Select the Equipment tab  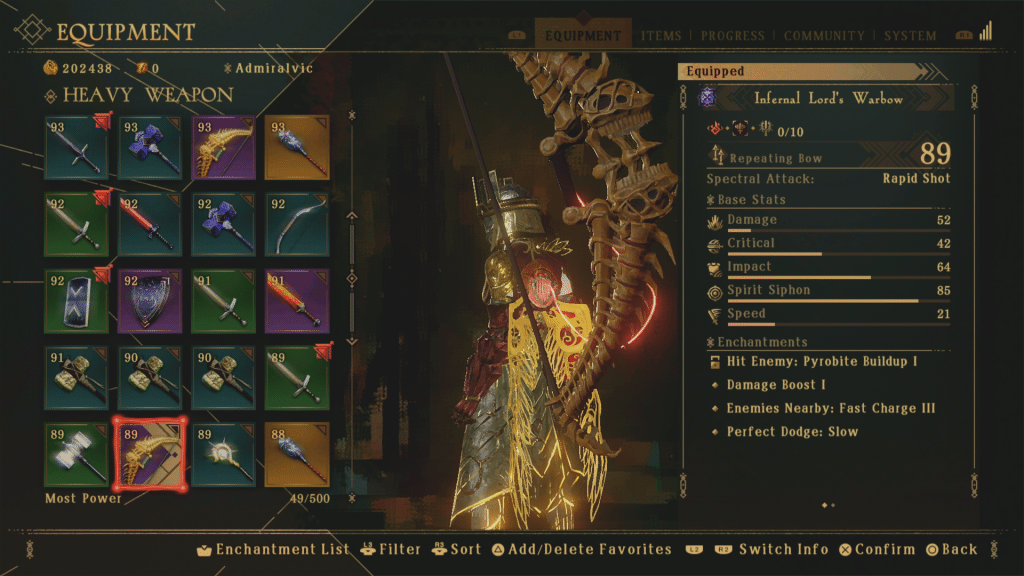click(x=583, y=36)
